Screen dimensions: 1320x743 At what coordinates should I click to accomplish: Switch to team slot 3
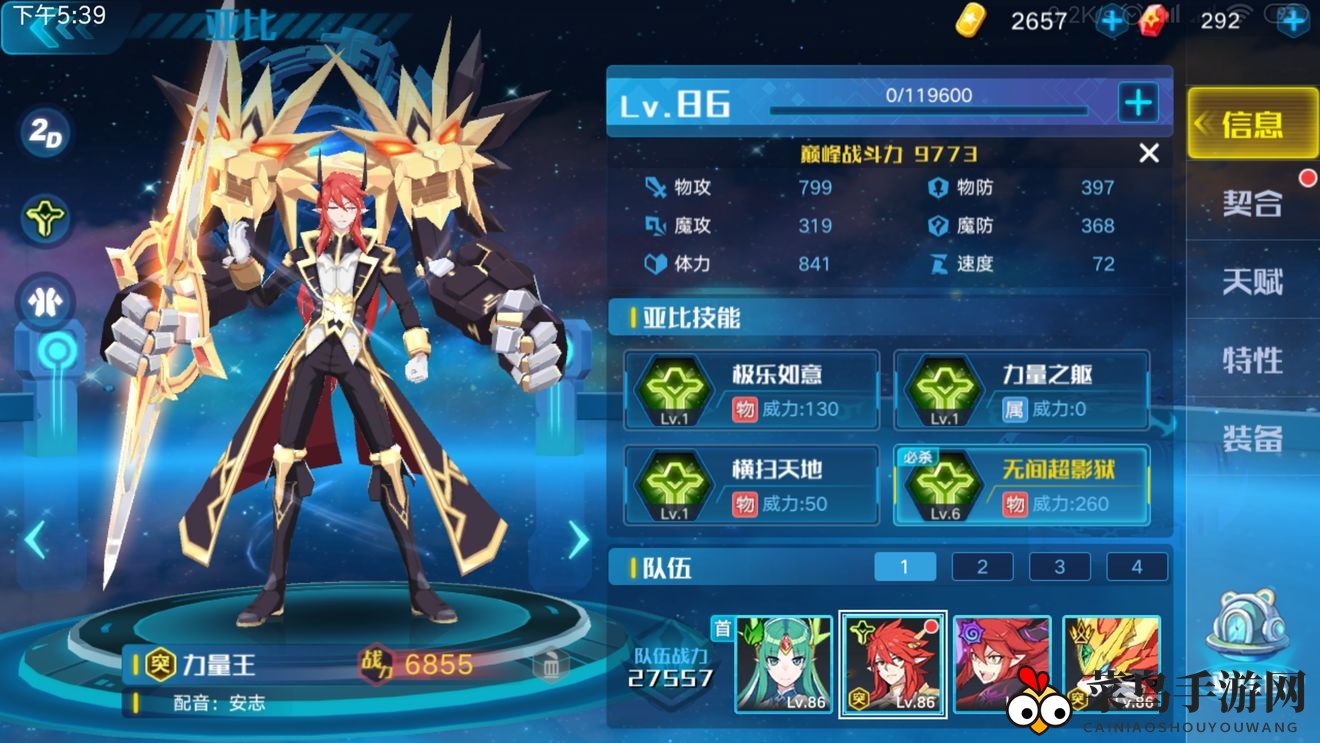click(1059, 567)
